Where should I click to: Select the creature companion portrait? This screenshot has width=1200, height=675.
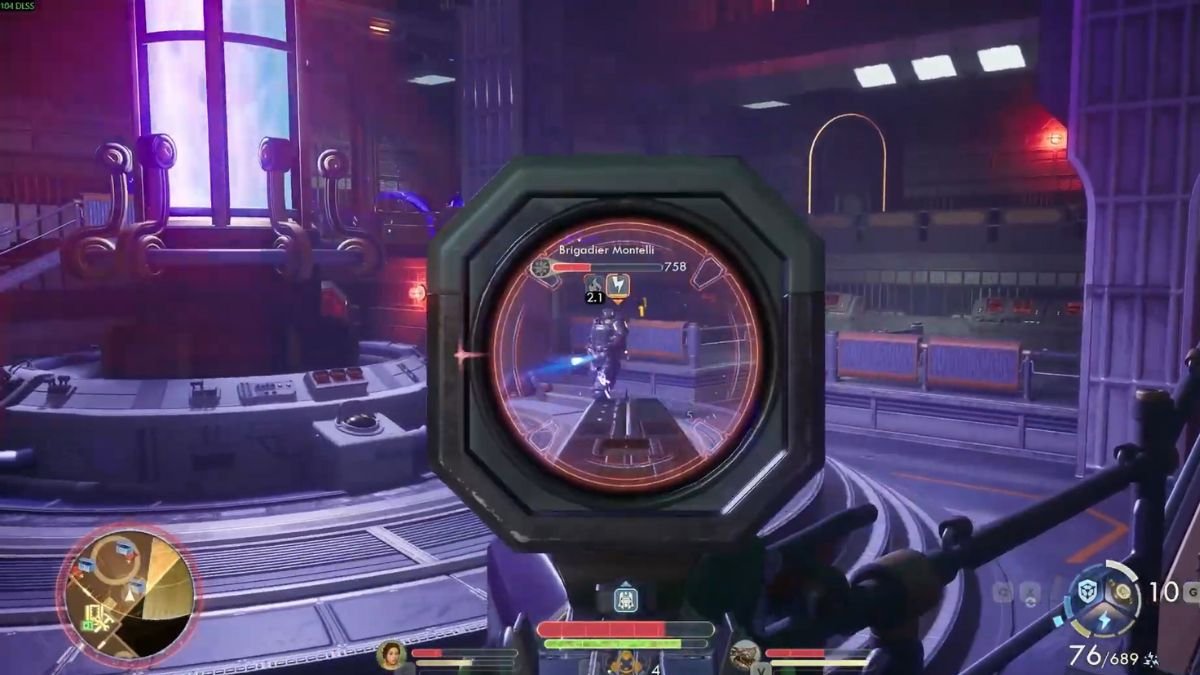coord(744,655)
